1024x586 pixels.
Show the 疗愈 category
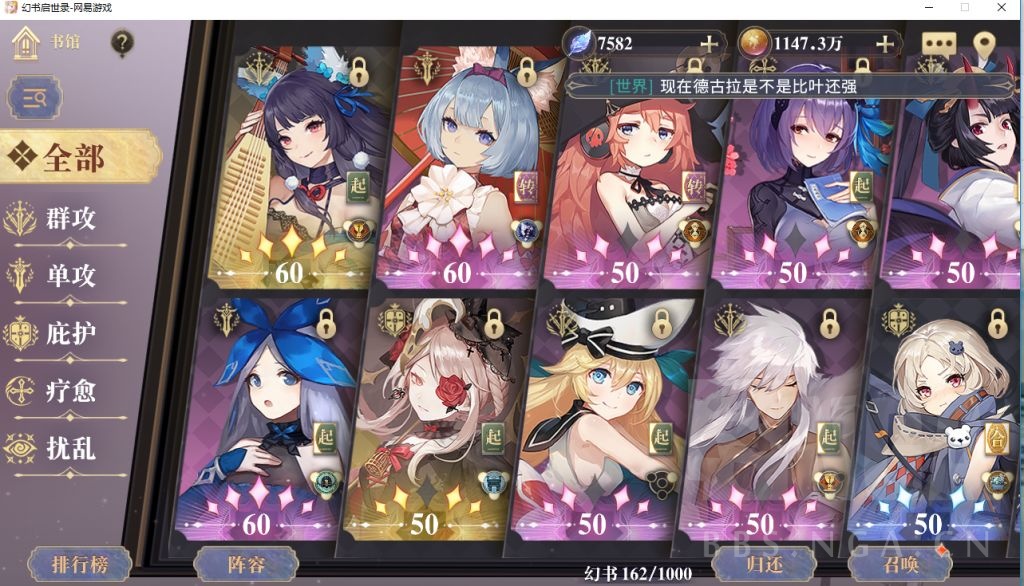pos(68,390)
